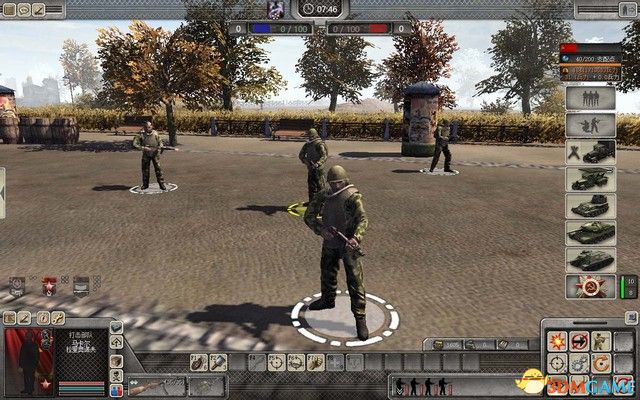The image size is (640, 400).
Task: Select the heavy tank reinforcement category
Action: pyautogui.click(x=590, y=260)
